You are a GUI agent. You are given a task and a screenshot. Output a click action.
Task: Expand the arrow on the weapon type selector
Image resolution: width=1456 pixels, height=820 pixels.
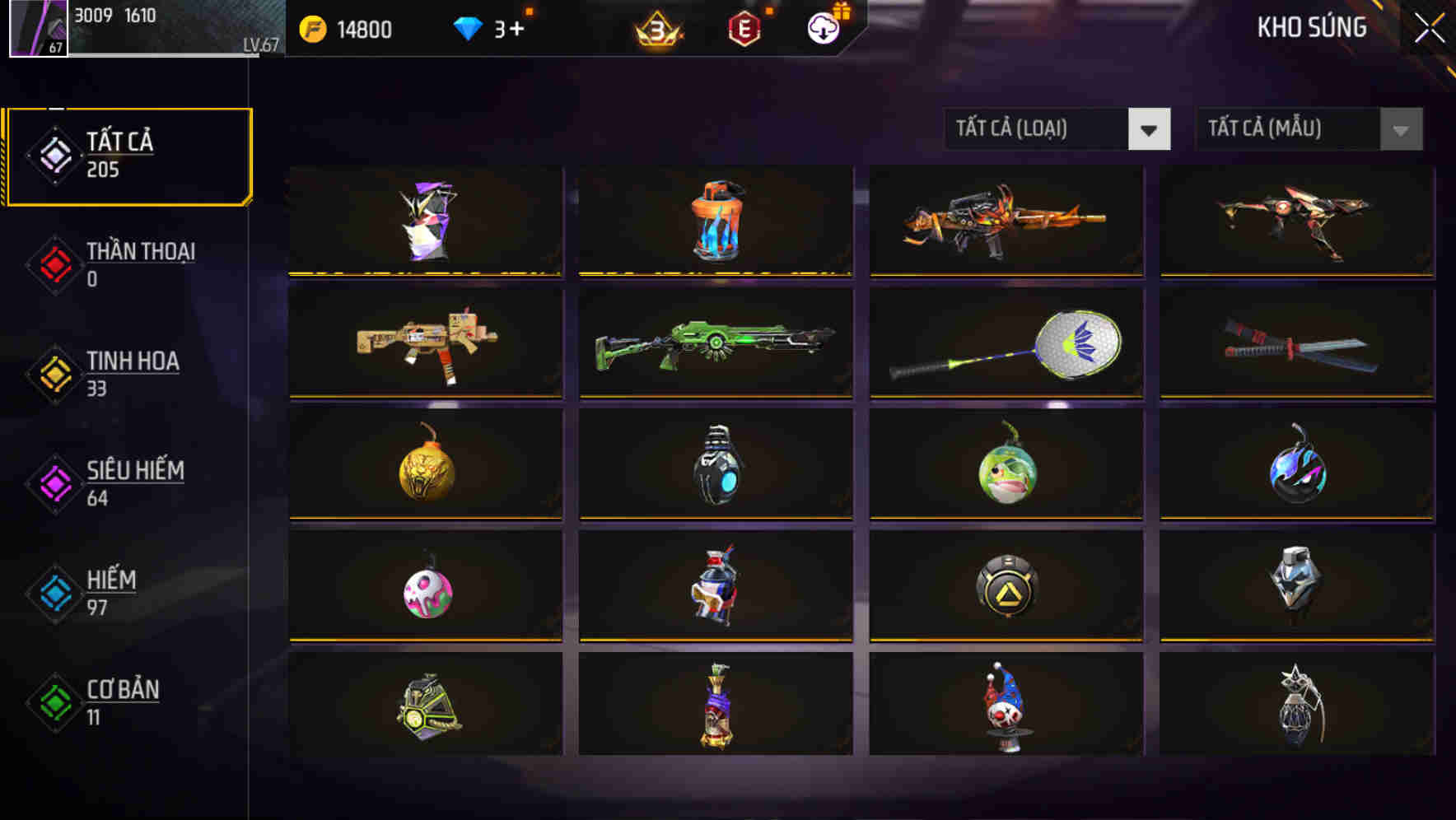(x=1150, y=130)
